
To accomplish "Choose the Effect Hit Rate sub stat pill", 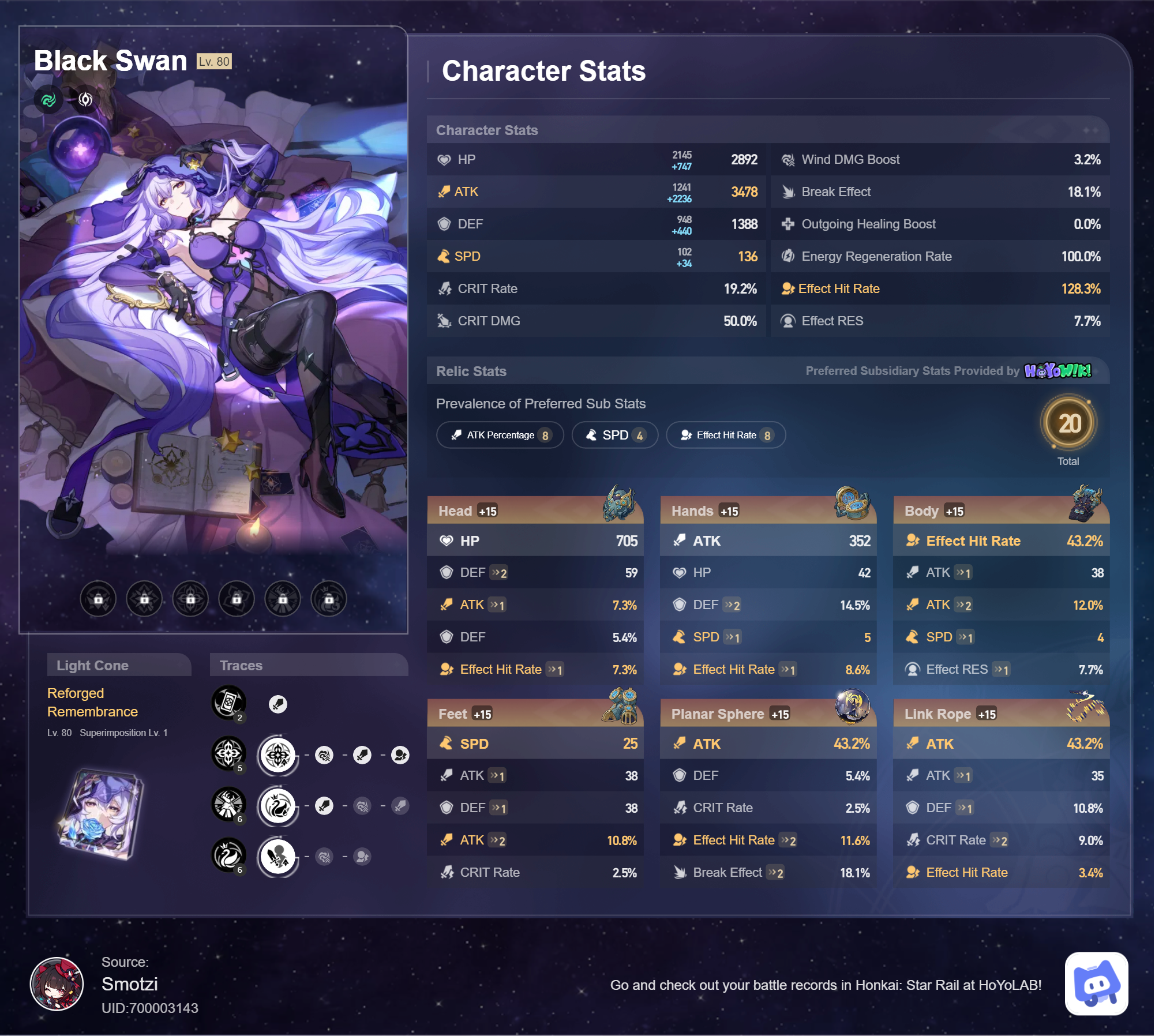I will pos(726,435).
